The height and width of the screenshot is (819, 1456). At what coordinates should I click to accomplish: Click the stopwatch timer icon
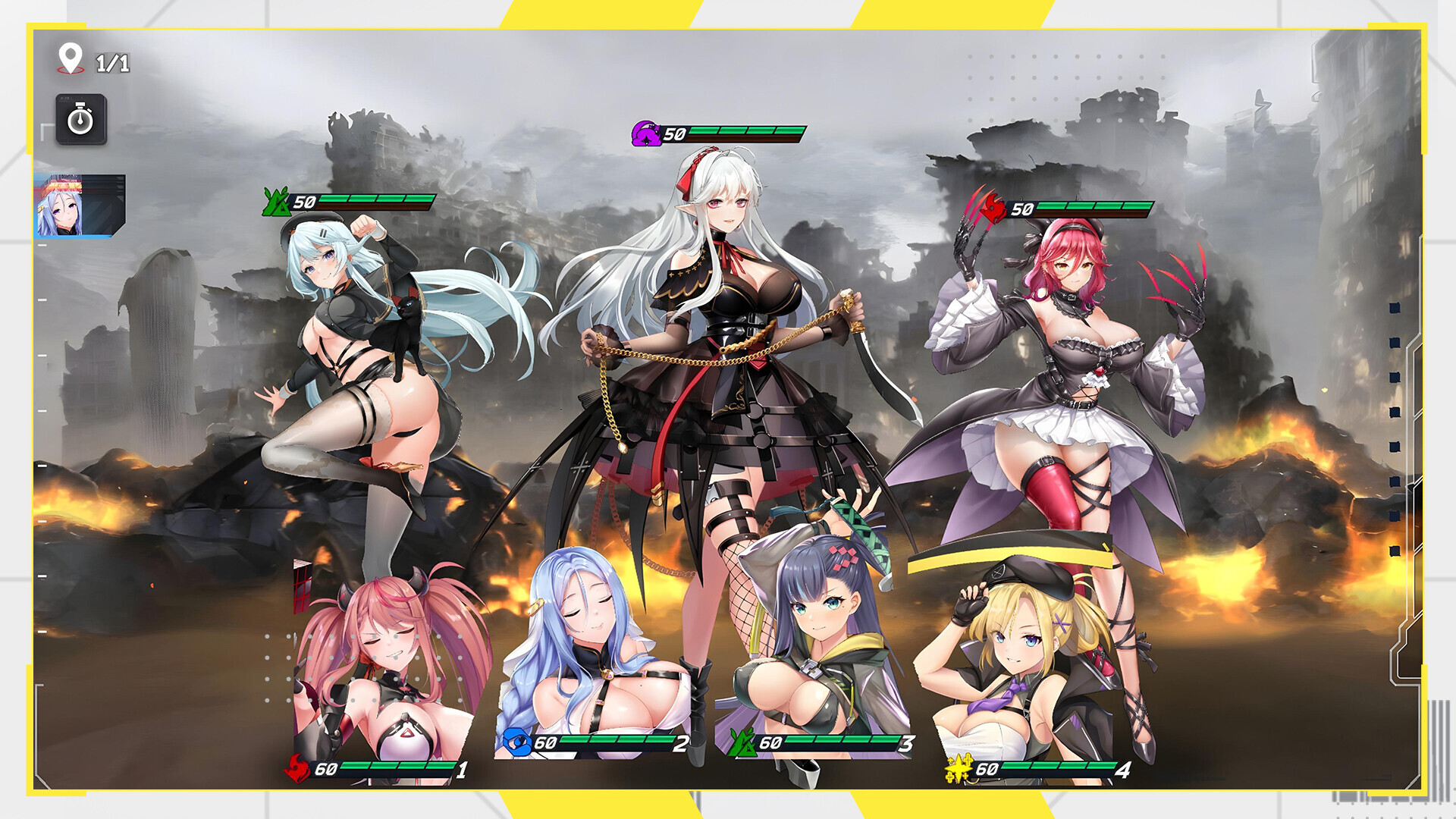click(x=82, y=118)
